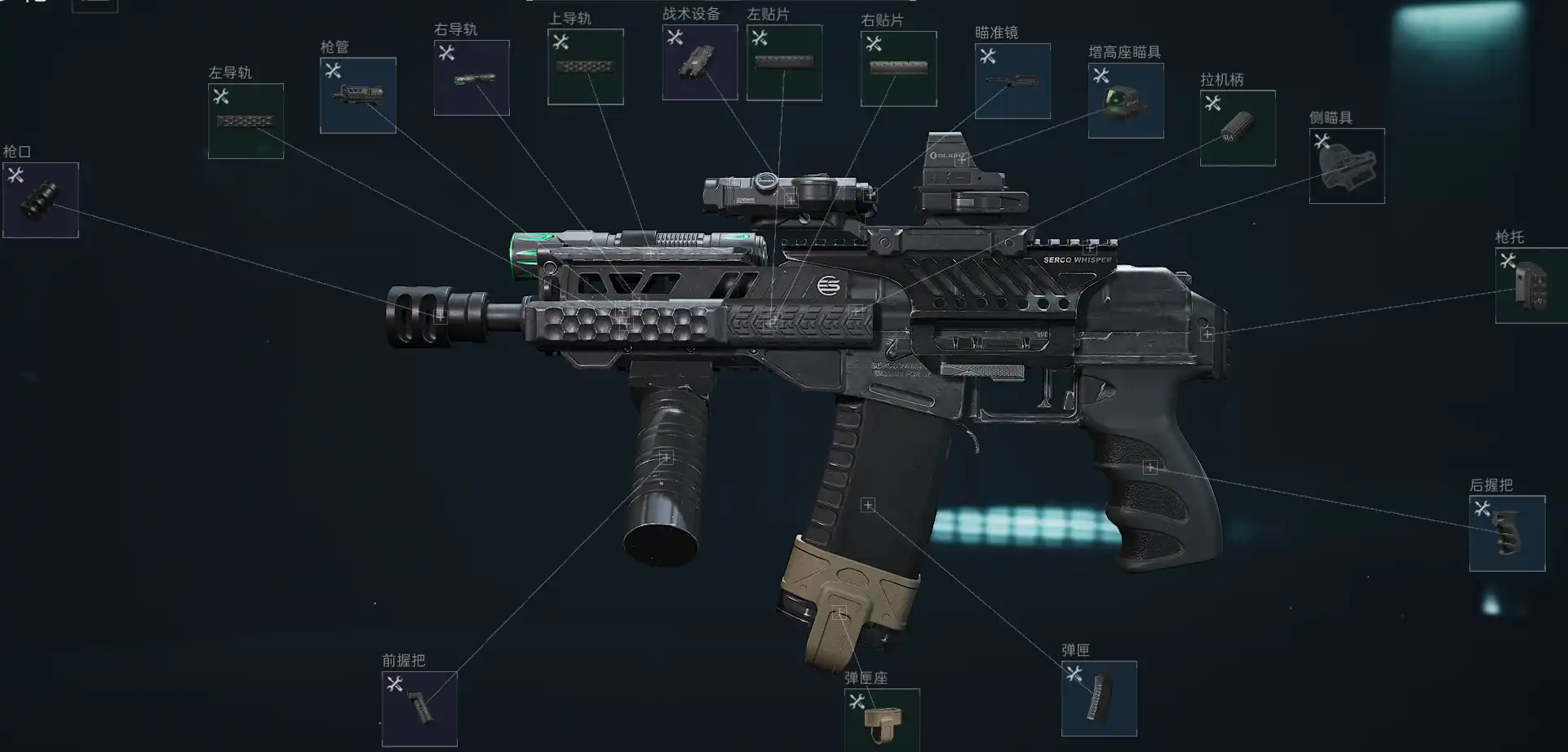Select the 枪口 muzzle attachment slot
The height and width of the screenshot is (752, 1568).
coord(41,200)
